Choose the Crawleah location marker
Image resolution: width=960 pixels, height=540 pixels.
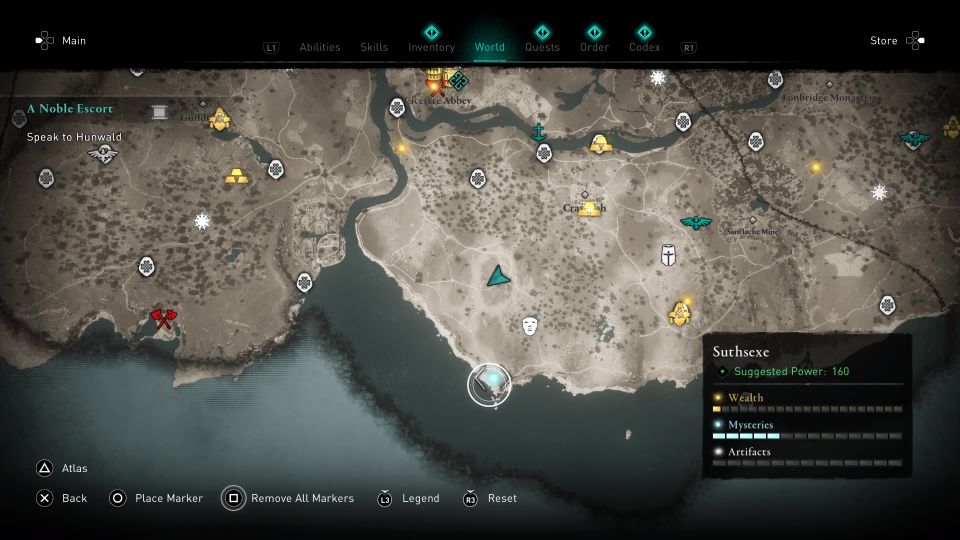pos(585,196)
